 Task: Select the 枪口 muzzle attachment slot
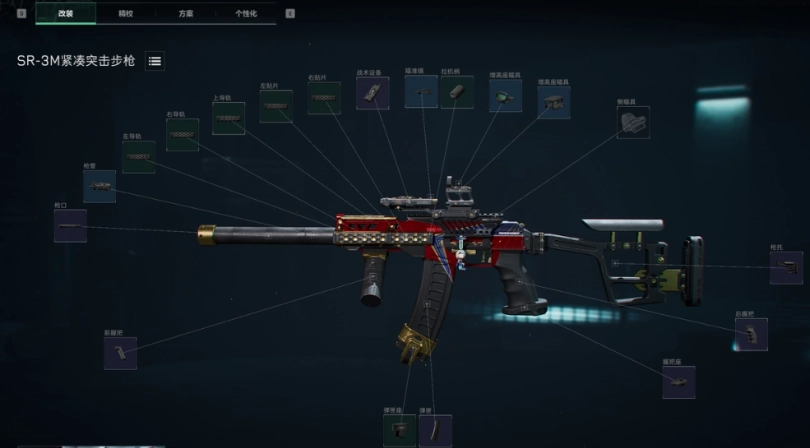[70, 226]
